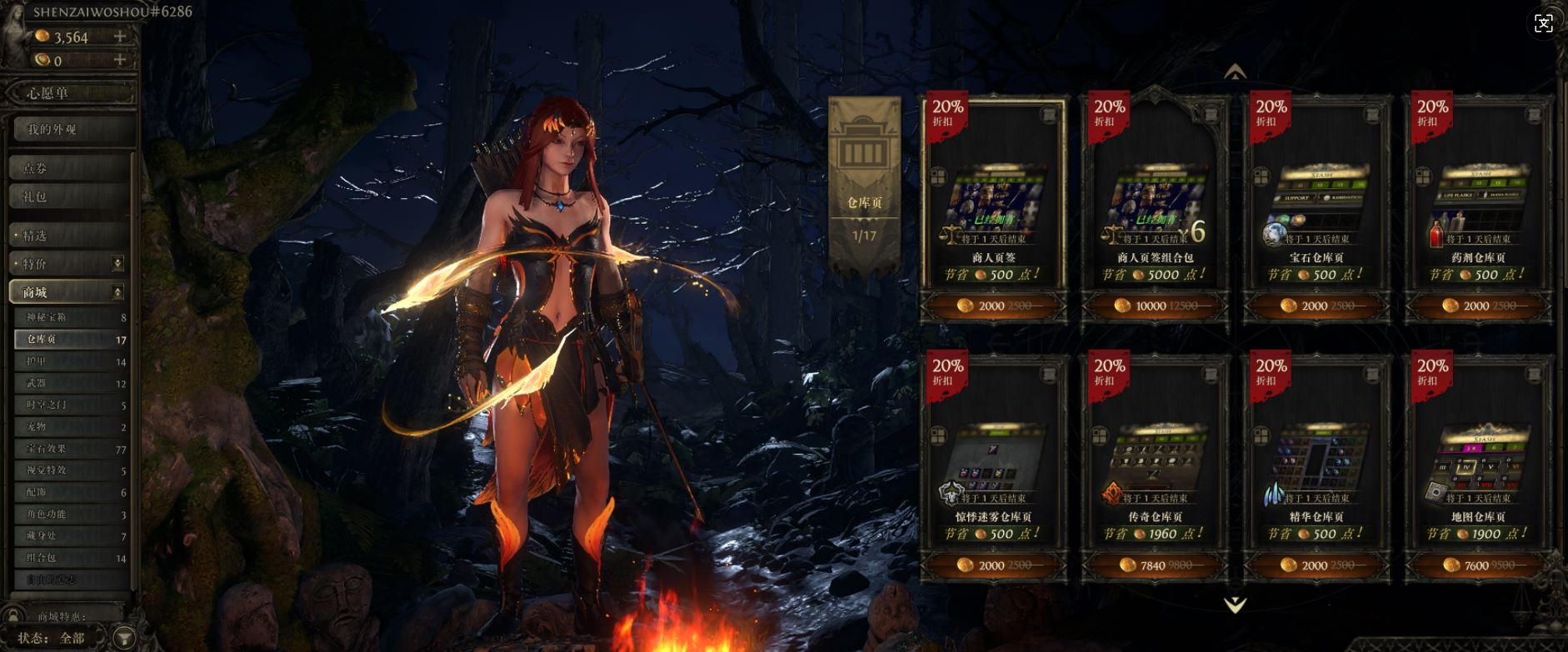View the 宝石效果 gem effects category
The image size is (1568, 652).
tap(70, 449)
